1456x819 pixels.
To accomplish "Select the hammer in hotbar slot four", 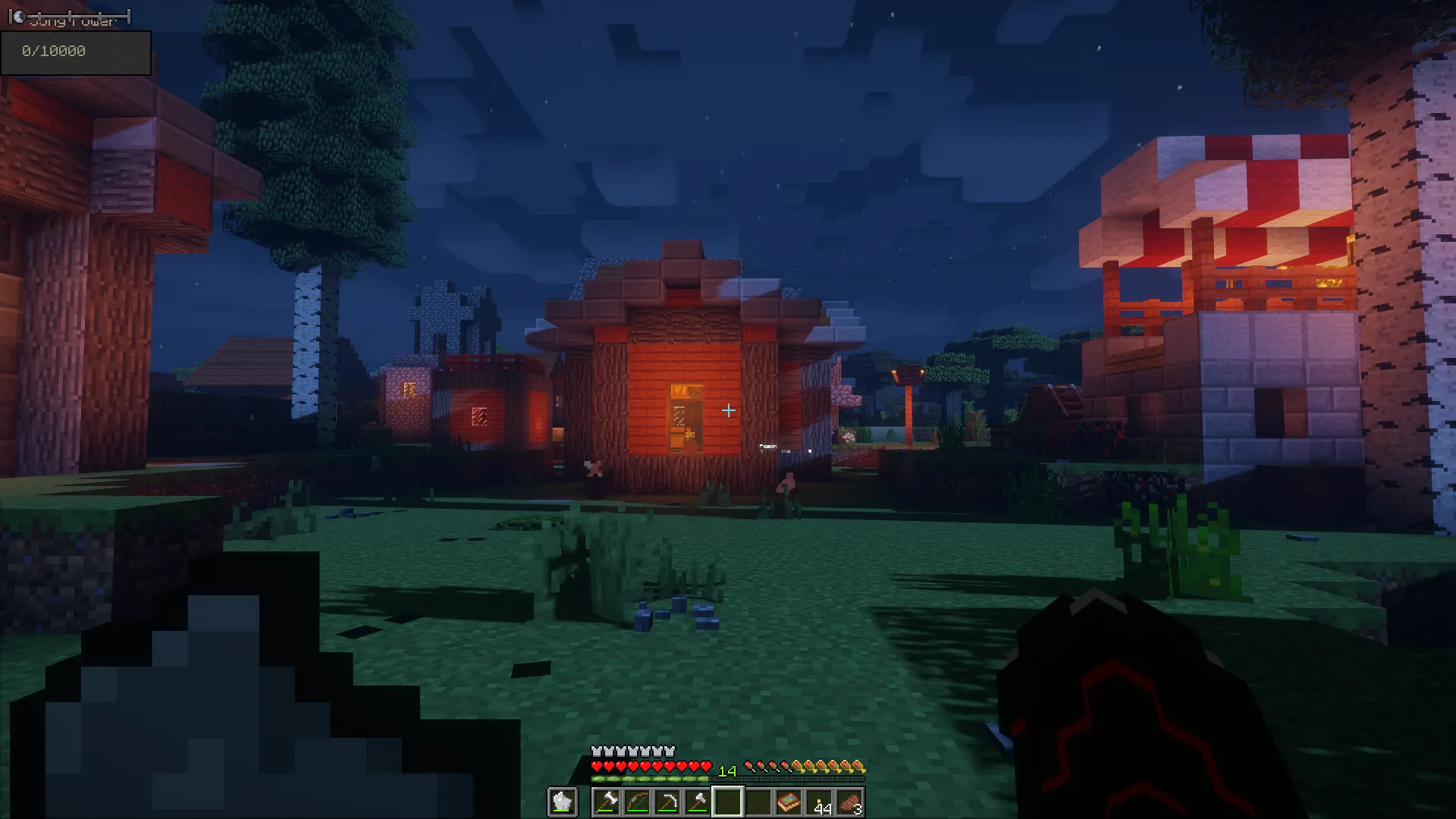I will [699, 801].
